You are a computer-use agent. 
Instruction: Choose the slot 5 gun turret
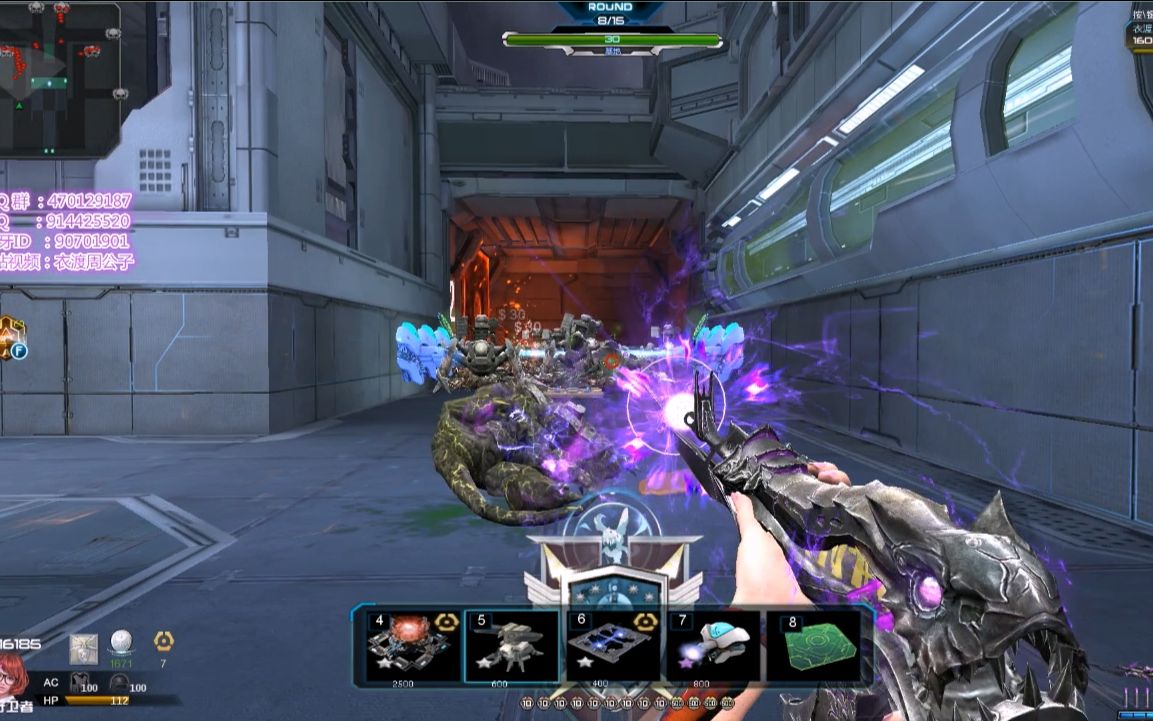pos(514,646)
